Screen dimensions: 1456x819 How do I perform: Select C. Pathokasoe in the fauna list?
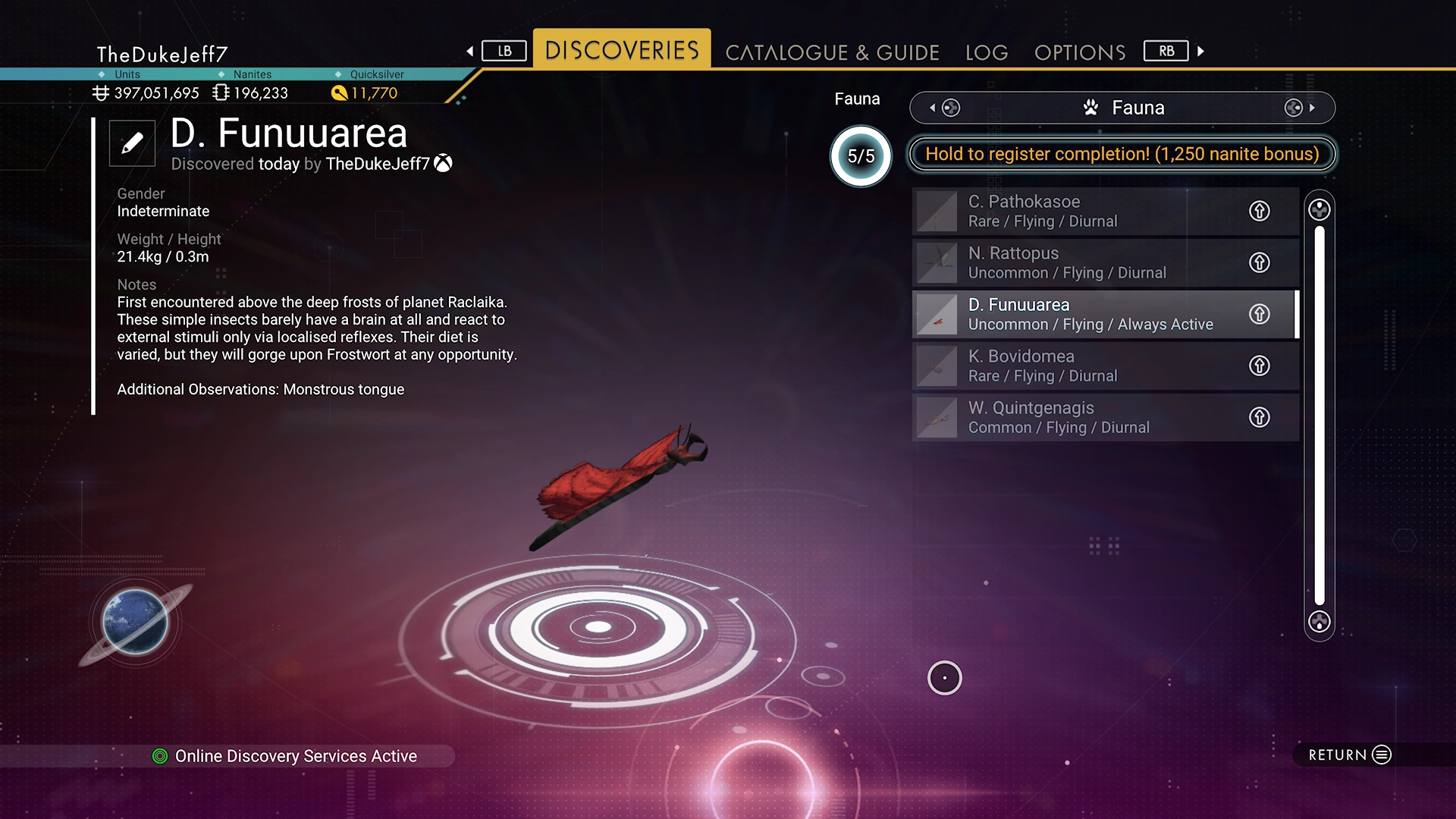(x=1077, y=211)
